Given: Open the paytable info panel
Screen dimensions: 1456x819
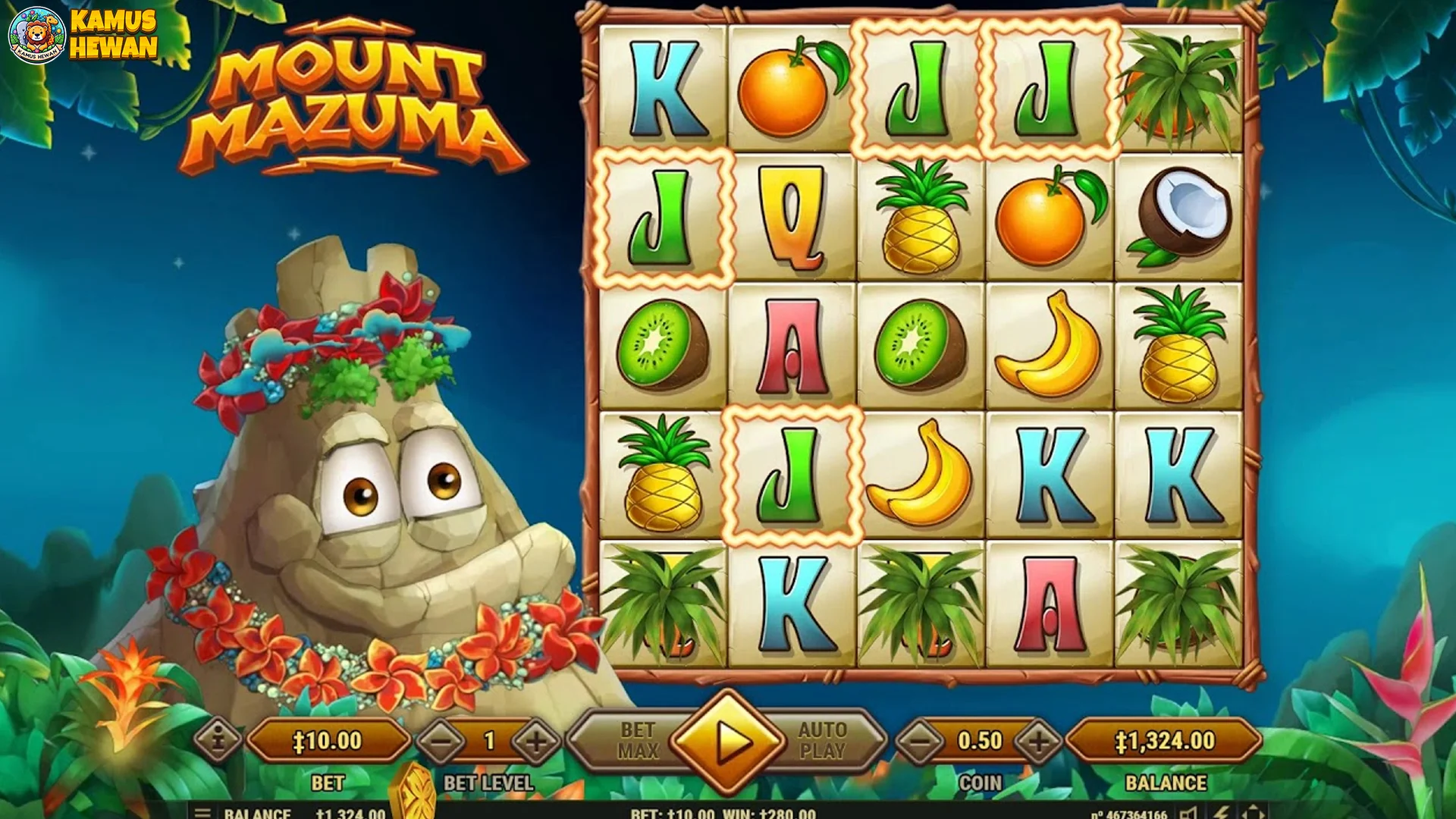Looking at the screenshot, I should coord(218,739).
